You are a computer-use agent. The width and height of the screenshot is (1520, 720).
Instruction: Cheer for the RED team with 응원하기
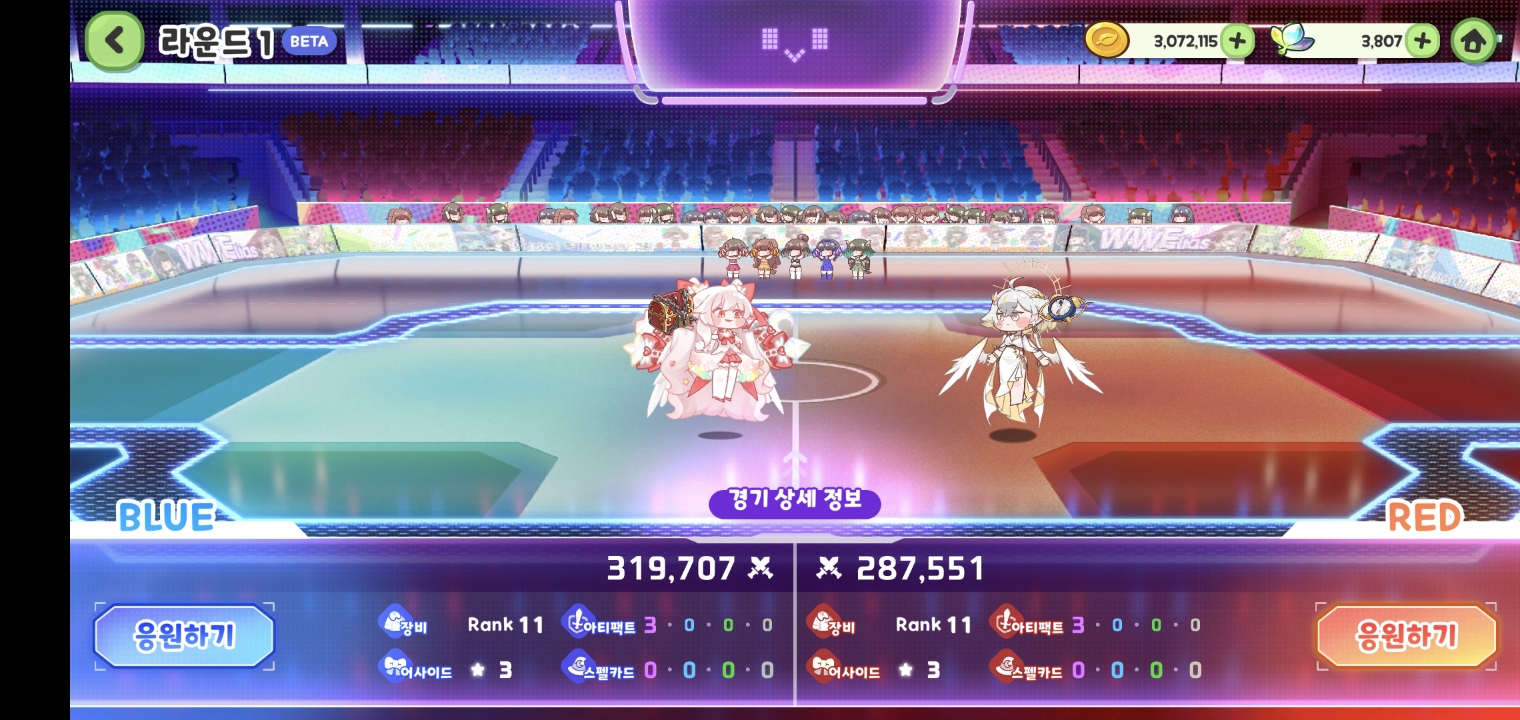point(1406,636)
